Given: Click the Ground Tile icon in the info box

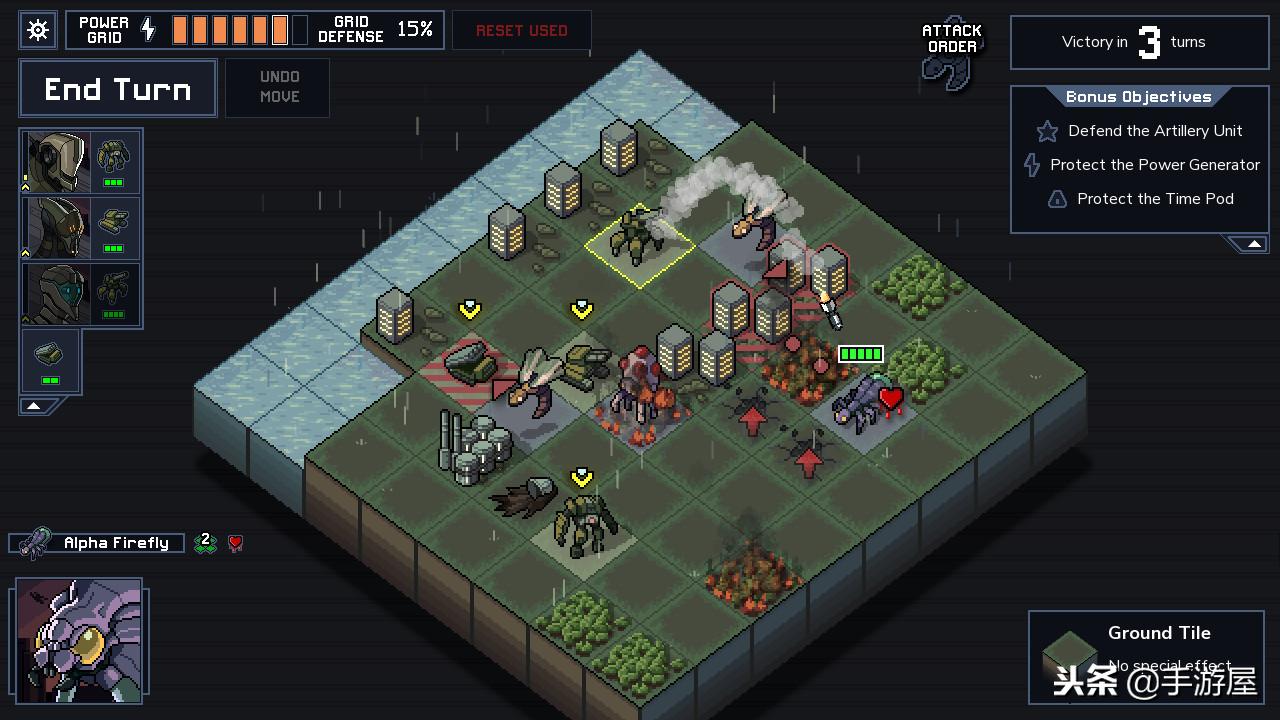Looking at the screenshot, I should pos(1070,647).
